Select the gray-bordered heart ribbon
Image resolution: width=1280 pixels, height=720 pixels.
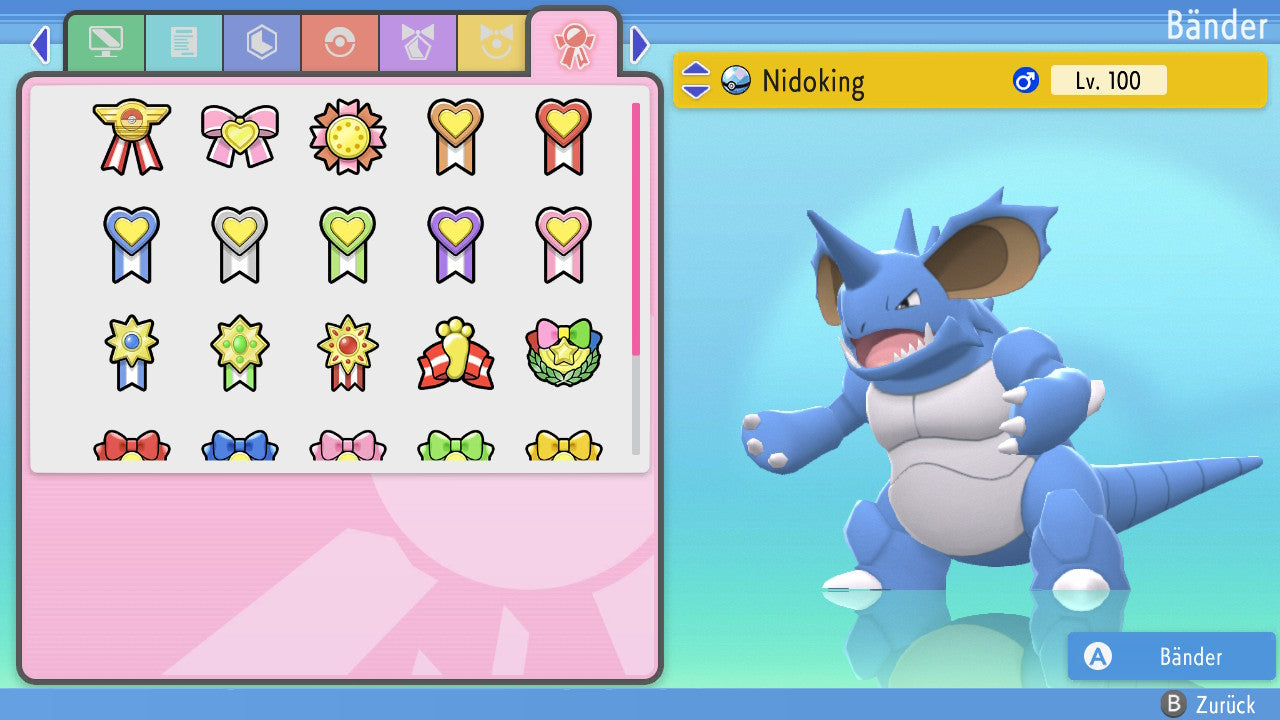pyautogui.click(x=239, y=244)
